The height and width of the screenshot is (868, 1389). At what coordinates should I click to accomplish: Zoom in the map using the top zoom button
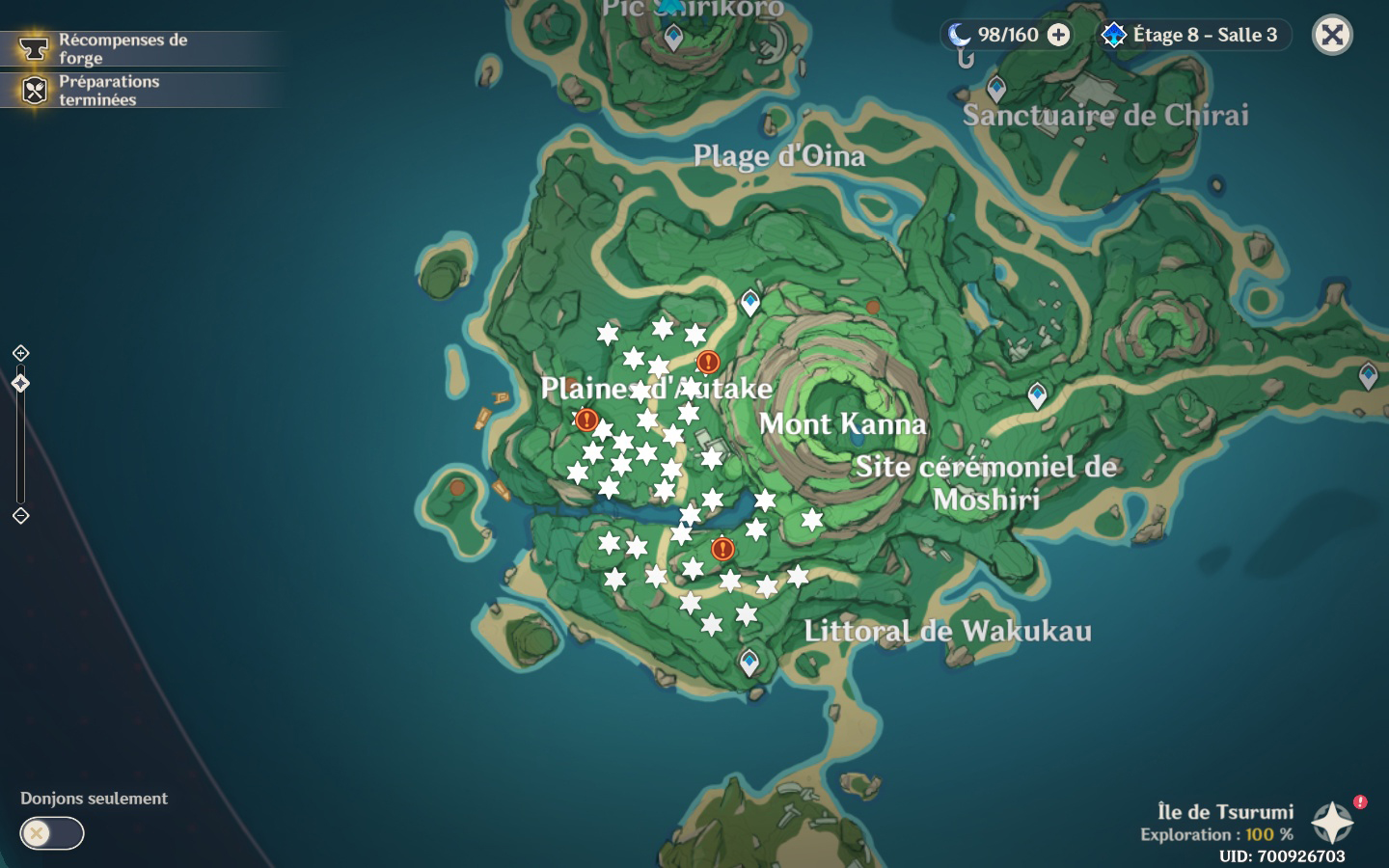point(20,353)
